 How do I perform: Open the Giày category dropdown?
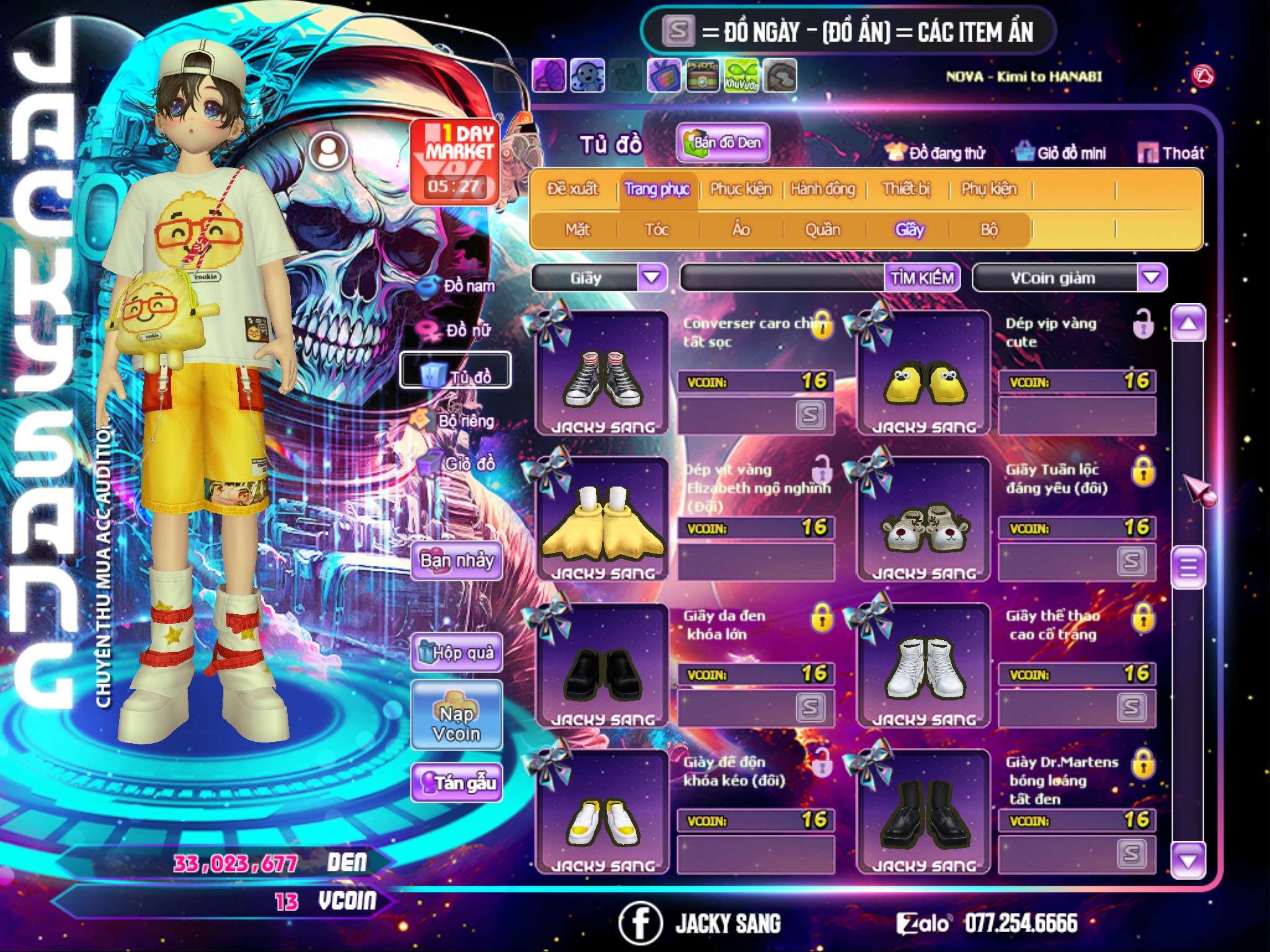[x=652, y=278]
